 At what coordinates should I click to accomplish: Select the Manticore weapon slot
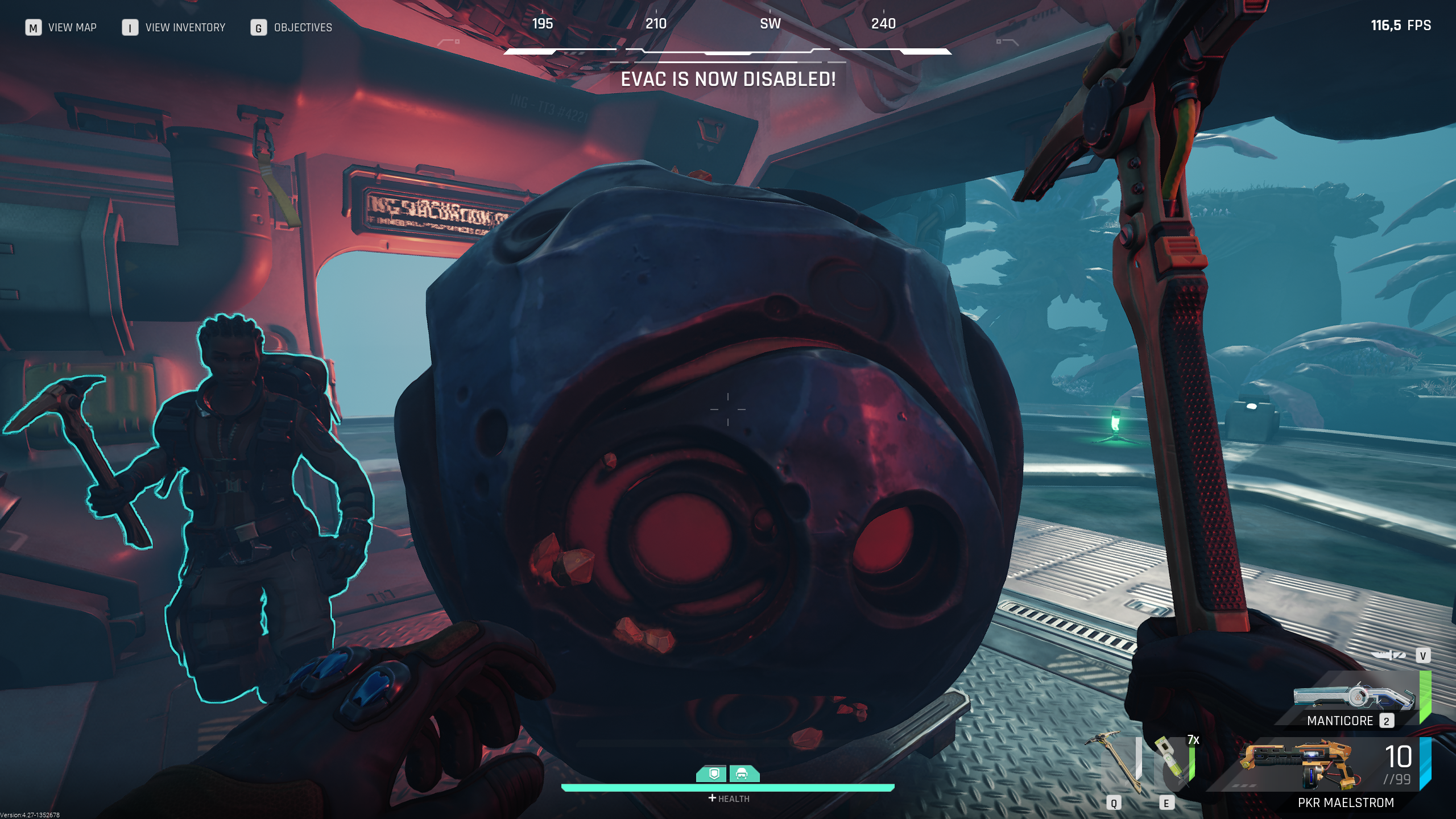[1354, 702]
